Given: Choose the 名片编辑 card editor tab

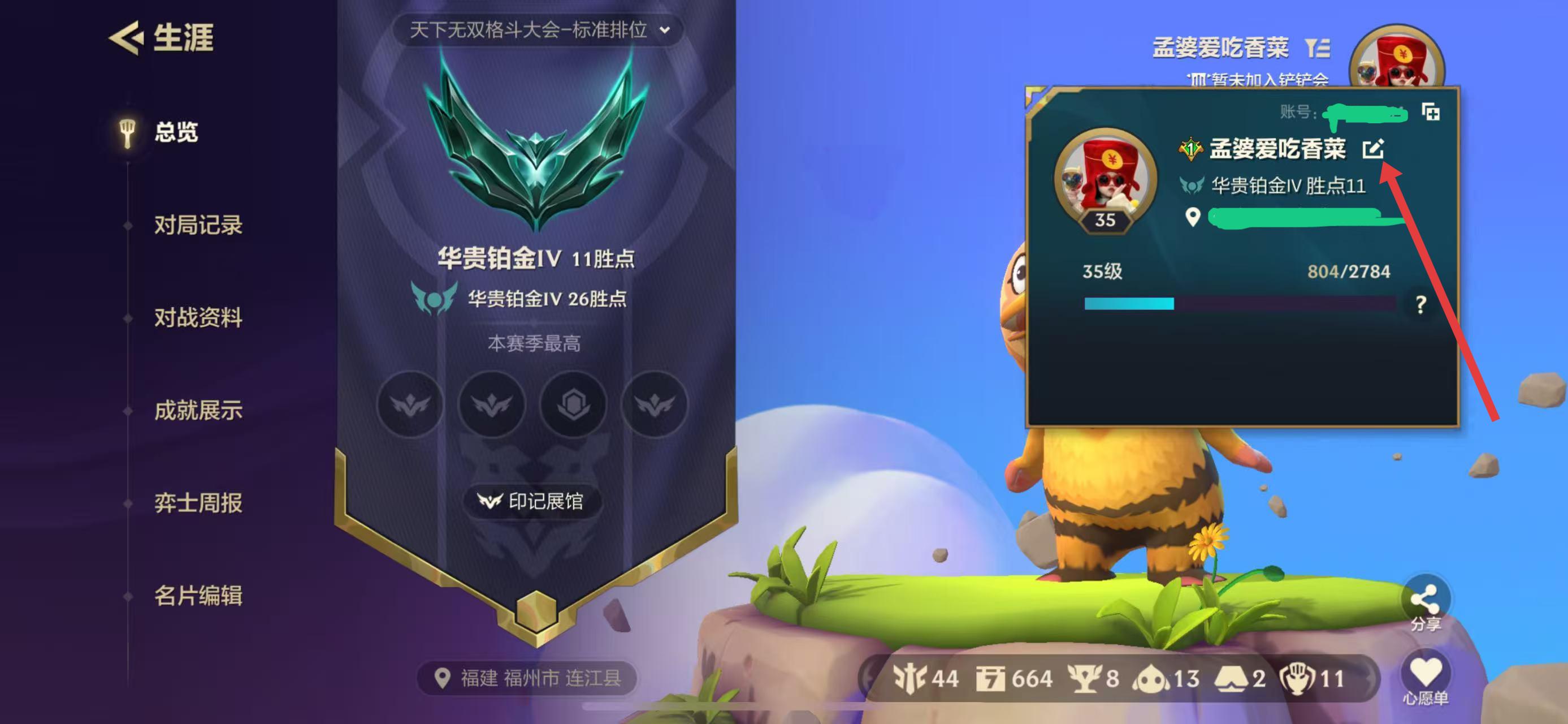Looking at the screenshot, I should [x=198, y=596].
